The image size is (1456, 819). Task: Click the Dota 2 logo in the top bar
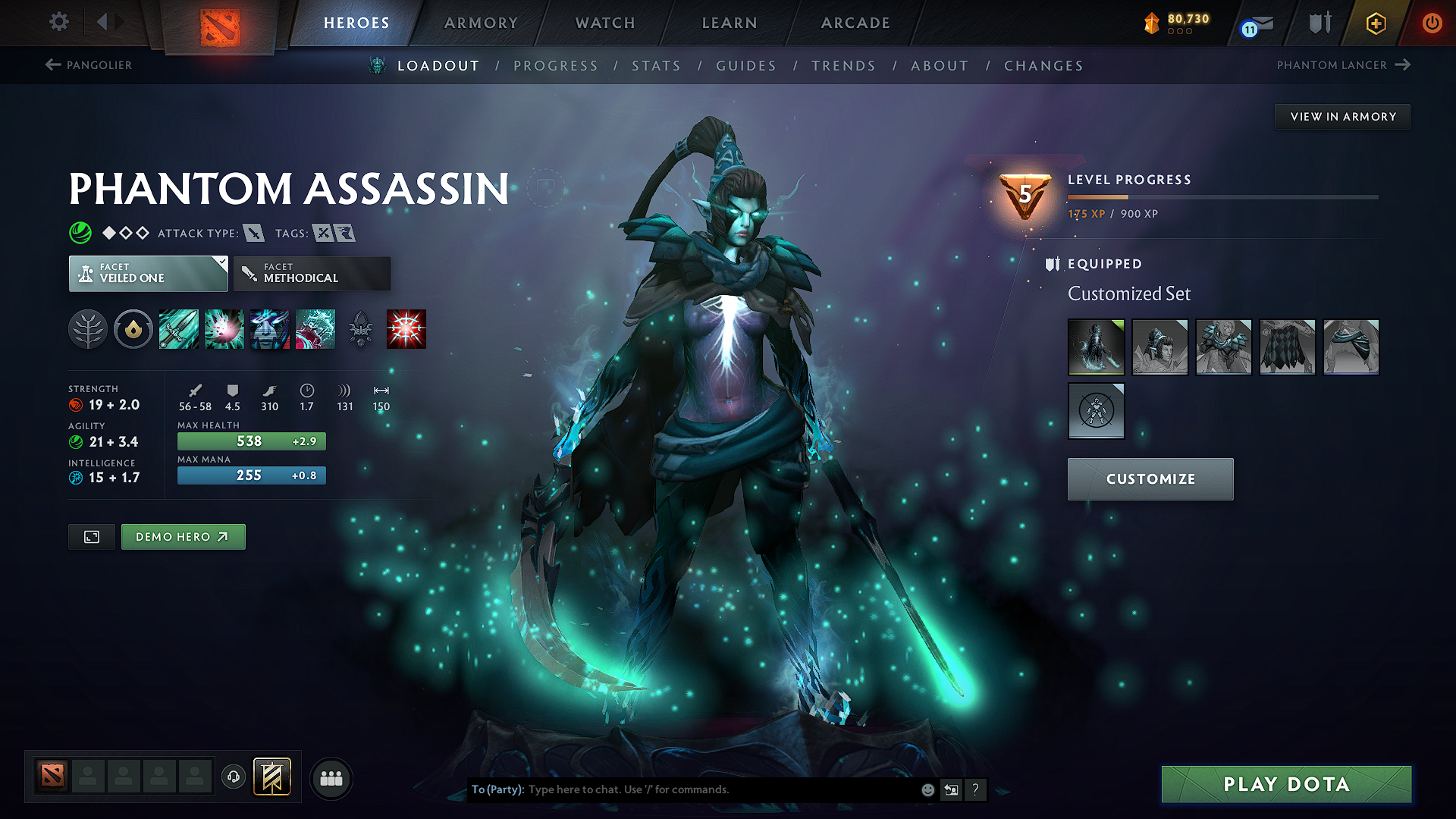click(x=221, y=23)
